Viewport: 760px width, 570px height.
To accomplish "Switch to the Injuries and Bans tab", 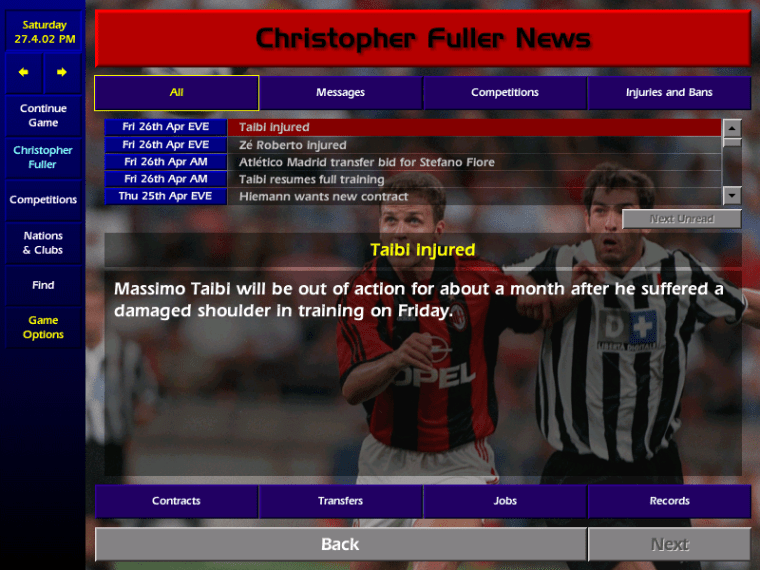I will [x=669, y=93].
